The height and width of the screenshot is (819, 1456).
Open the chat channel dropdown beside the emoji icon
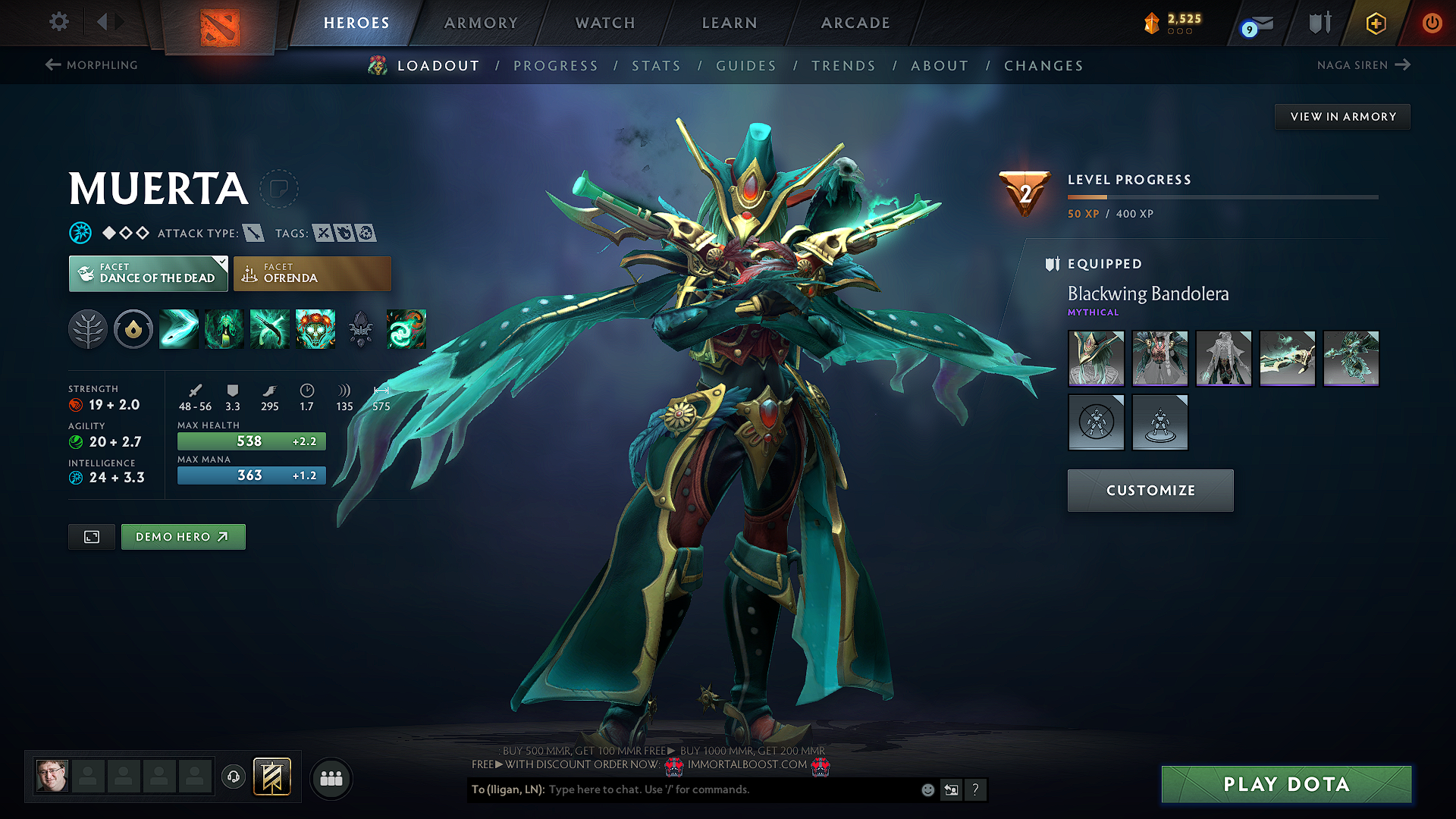click(952, 789)
